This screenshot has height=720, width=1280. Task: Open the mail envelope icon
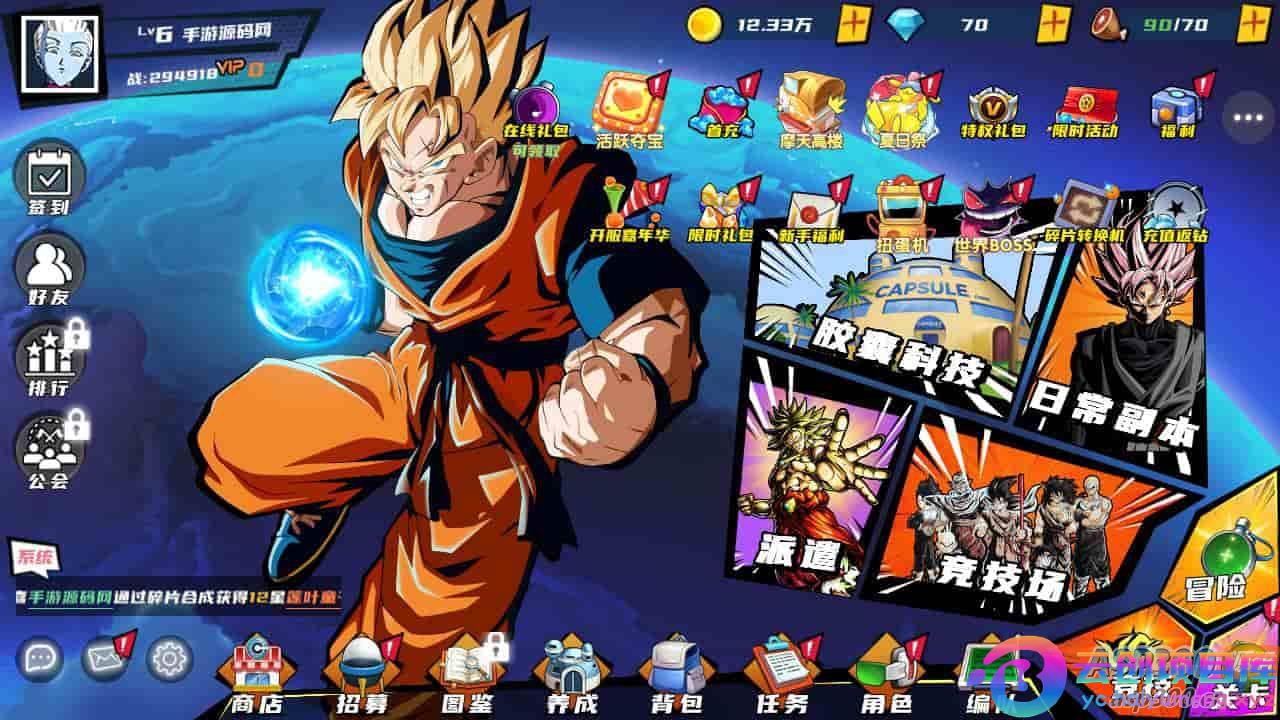pos(104,658)
